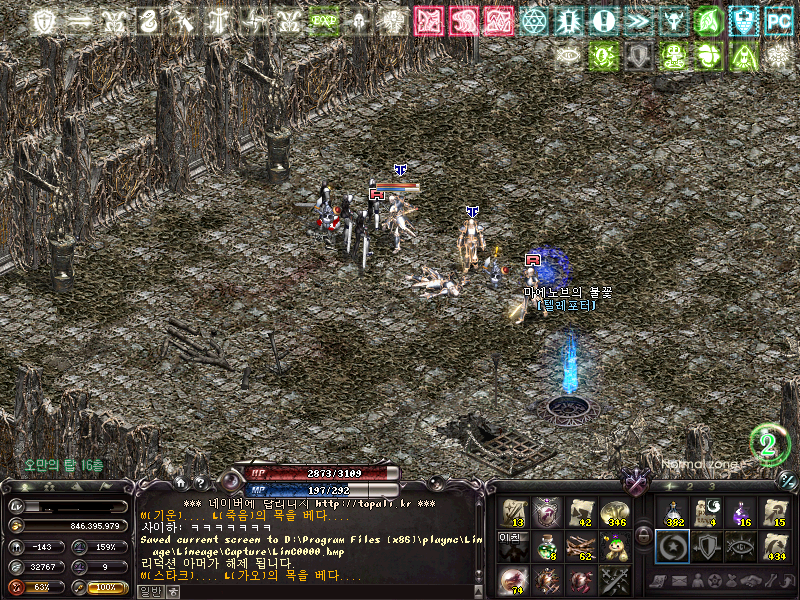Activate the shield skill icon
The width and height of the screenshot is (800, 600).
click(706, 546)
